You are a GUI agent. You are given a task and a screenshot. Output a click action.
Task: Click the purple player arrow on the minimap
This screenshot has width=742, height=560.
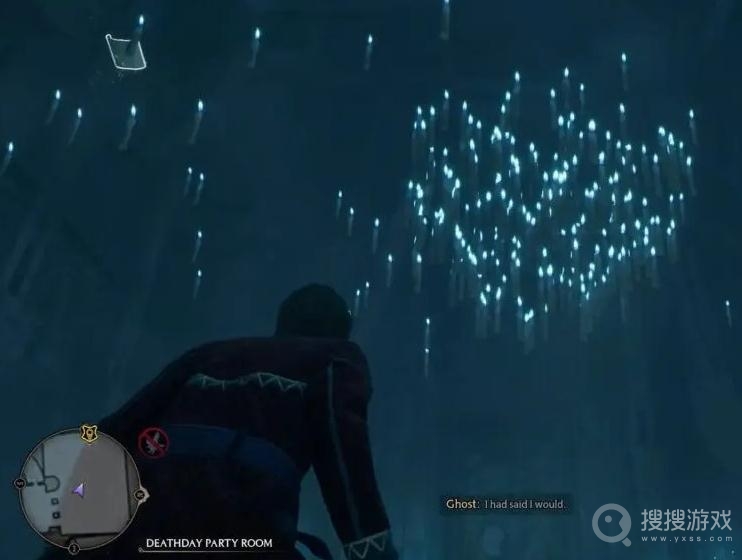tap(78, 489)
